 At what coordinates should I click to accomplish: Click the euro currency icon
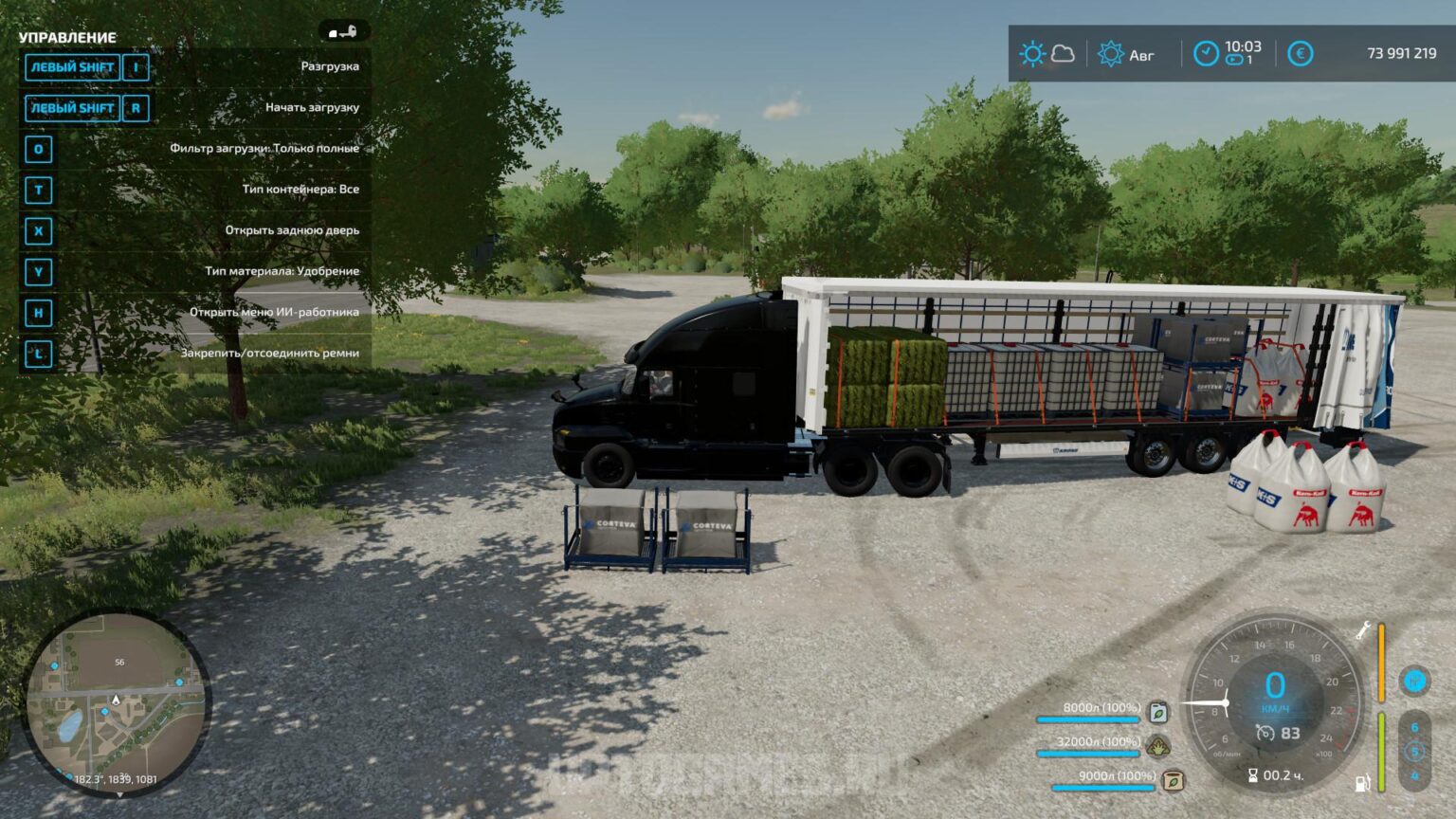[x=1301, y=55]
